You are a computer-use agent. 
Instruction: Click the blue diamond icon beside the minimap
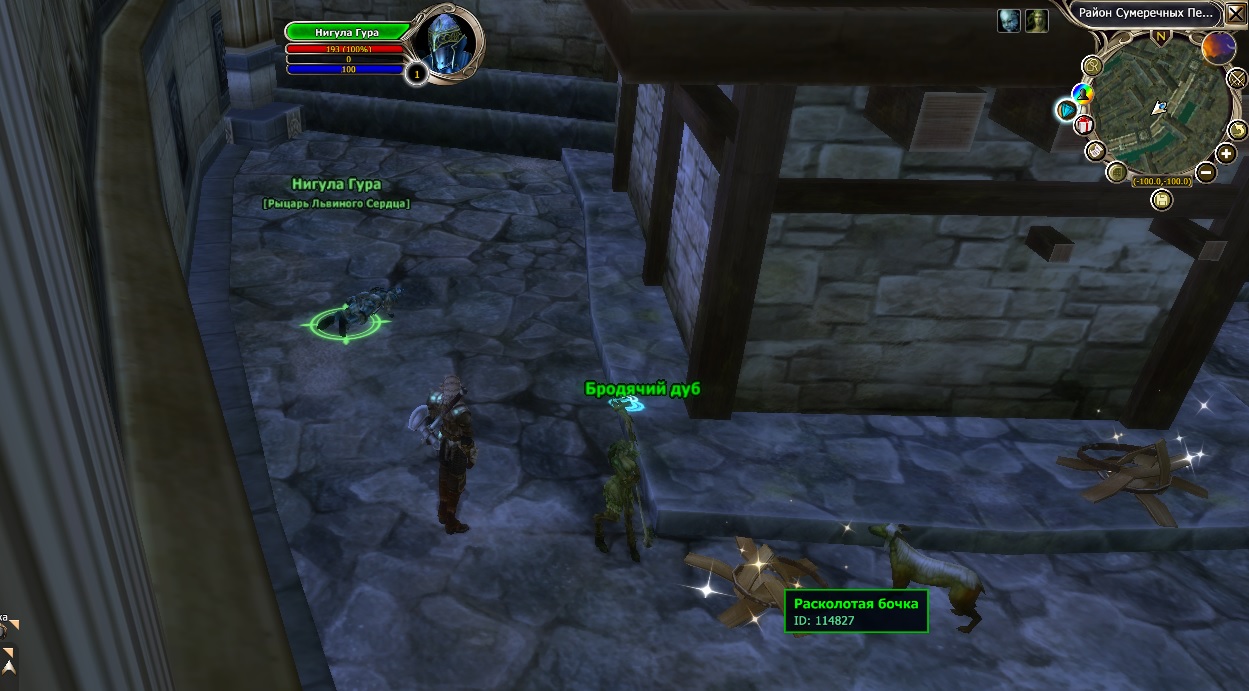point(1066,108)
